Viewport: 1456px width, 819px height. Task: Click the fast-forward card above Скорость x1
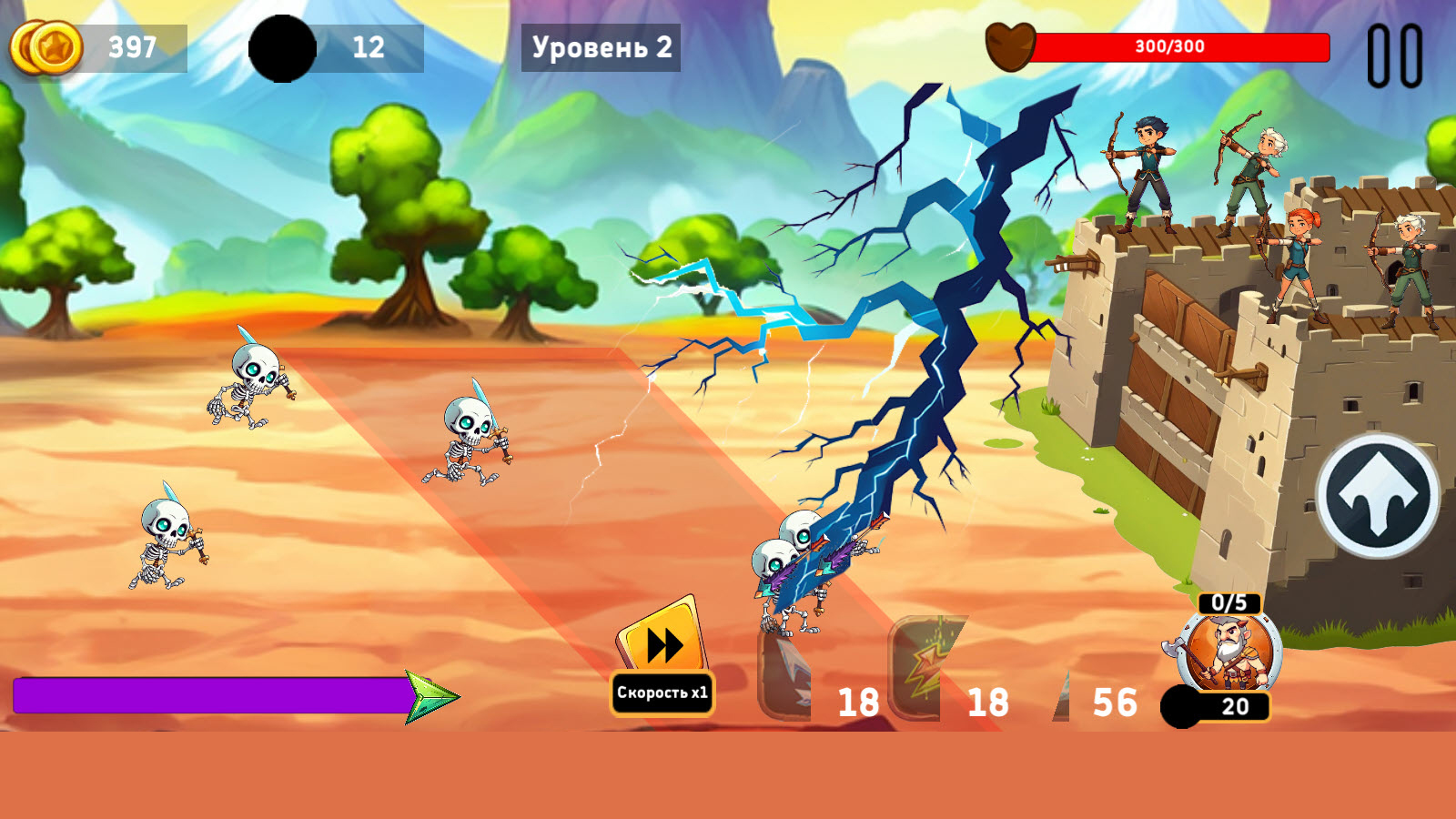[662, 643]
